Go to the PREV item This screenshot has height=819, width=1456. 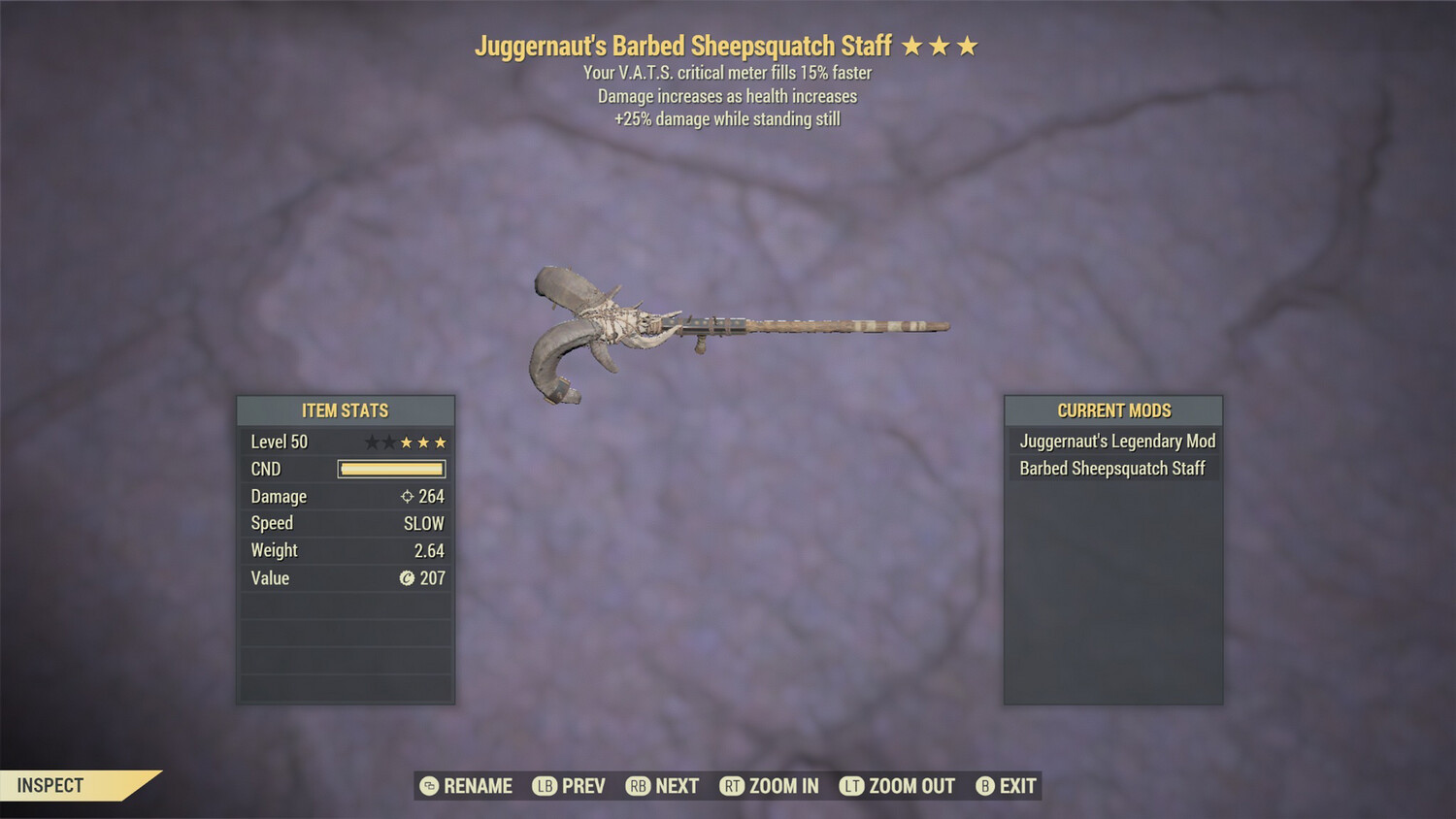pos(570,786)
